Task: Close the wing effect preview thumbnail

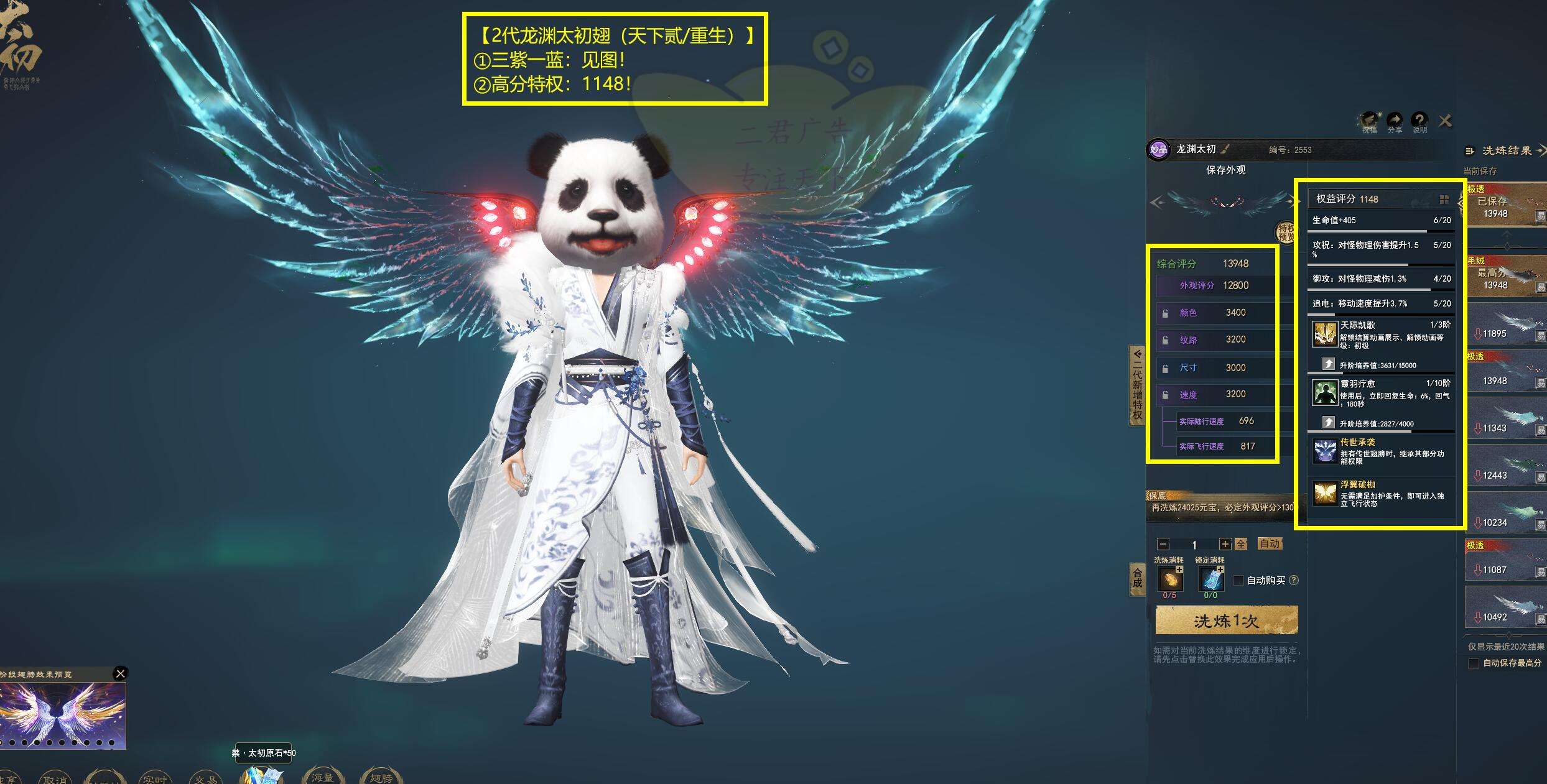Action: (121, 673)
